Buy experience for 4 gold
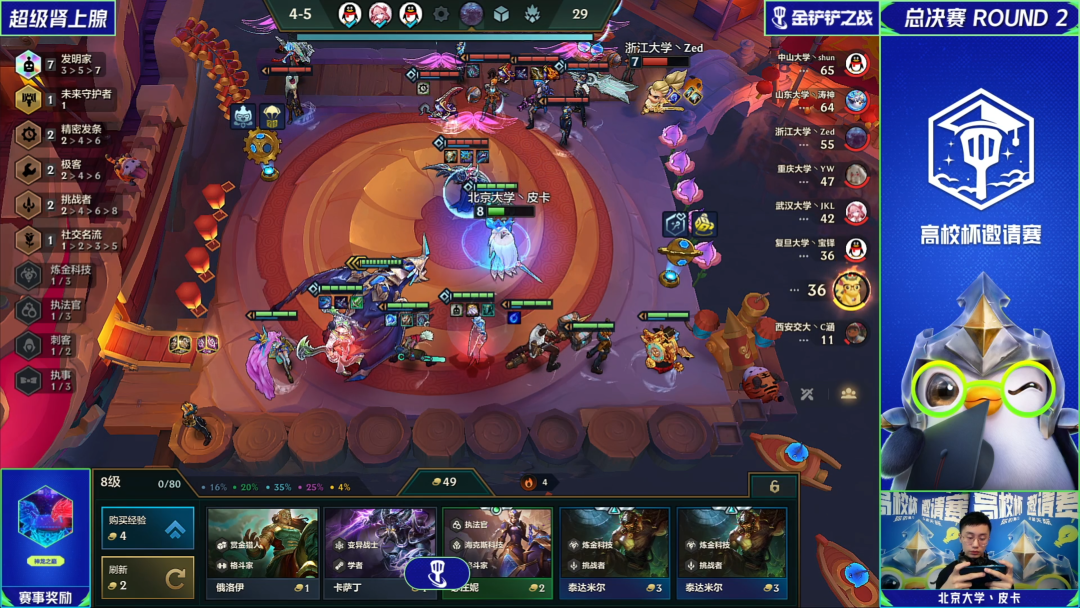The width and height of the screenshot is (1080, 608). click(x=147, y=528)
